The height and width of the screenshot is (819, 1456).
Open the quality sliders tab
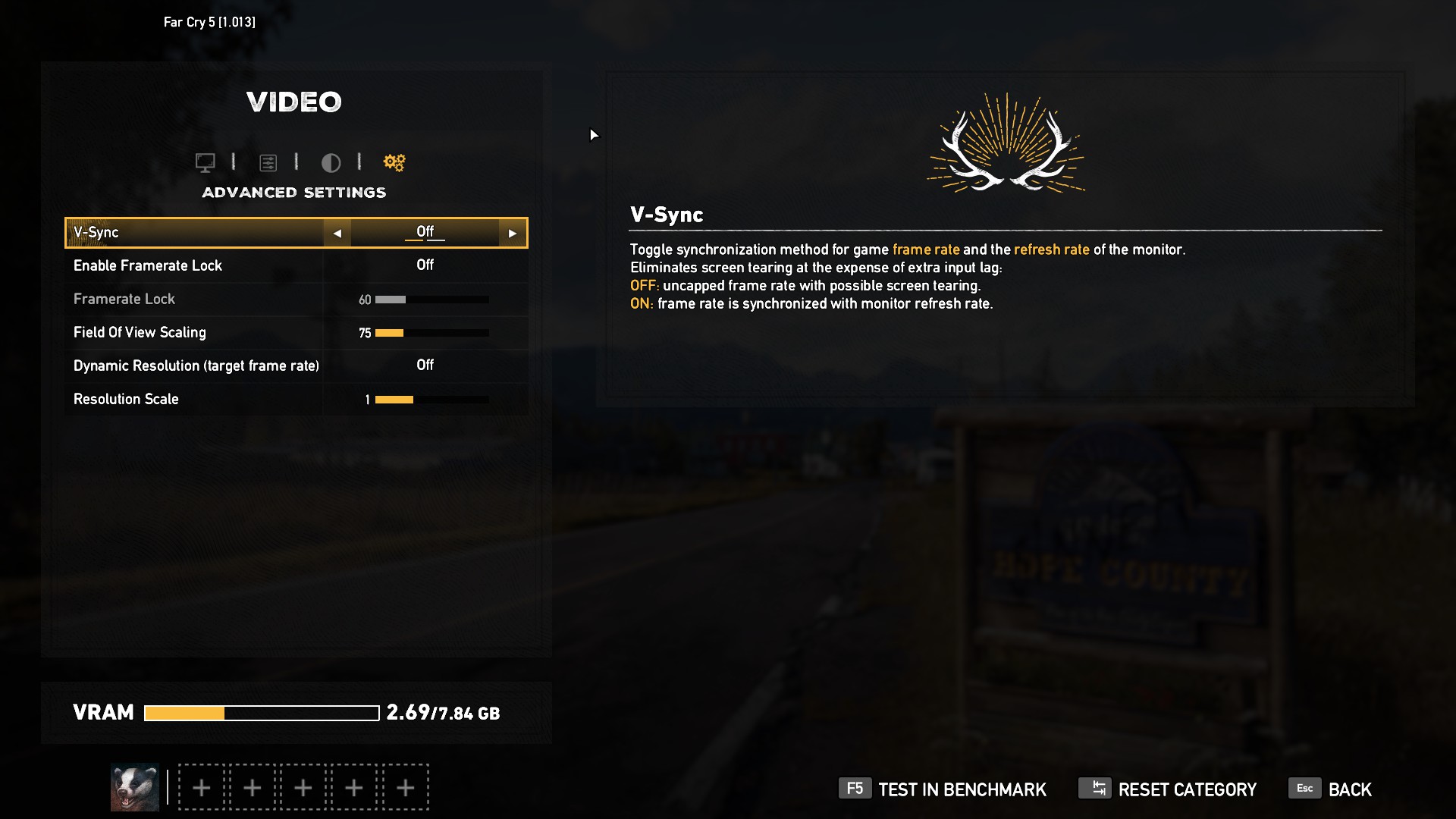coord(268,162)
